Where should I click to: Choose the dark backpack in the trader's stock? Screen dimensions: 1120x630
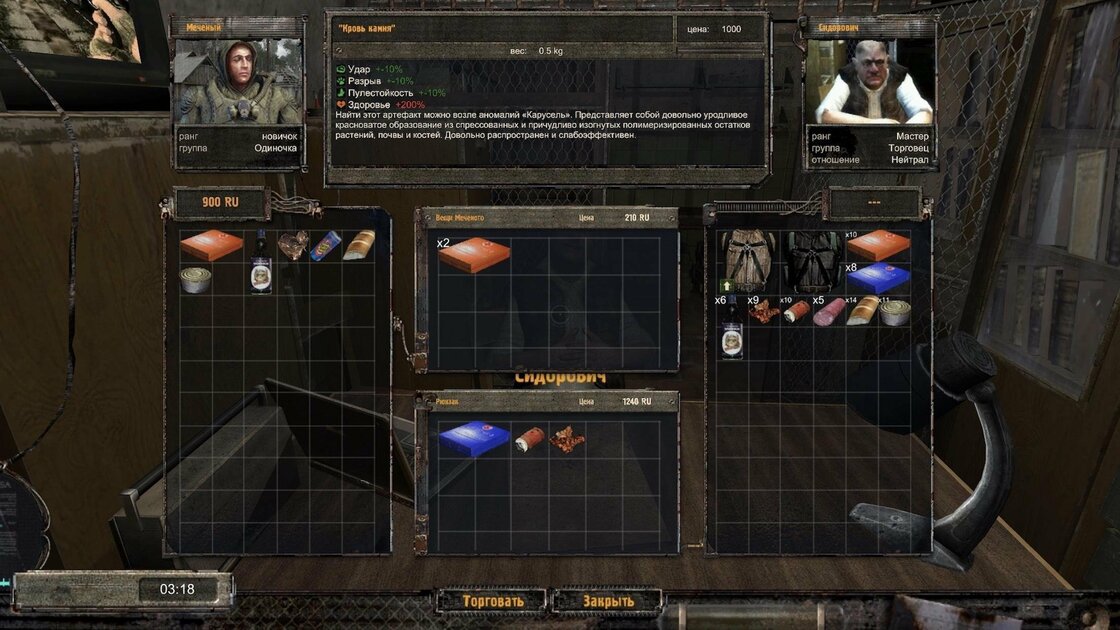point(813,262)
